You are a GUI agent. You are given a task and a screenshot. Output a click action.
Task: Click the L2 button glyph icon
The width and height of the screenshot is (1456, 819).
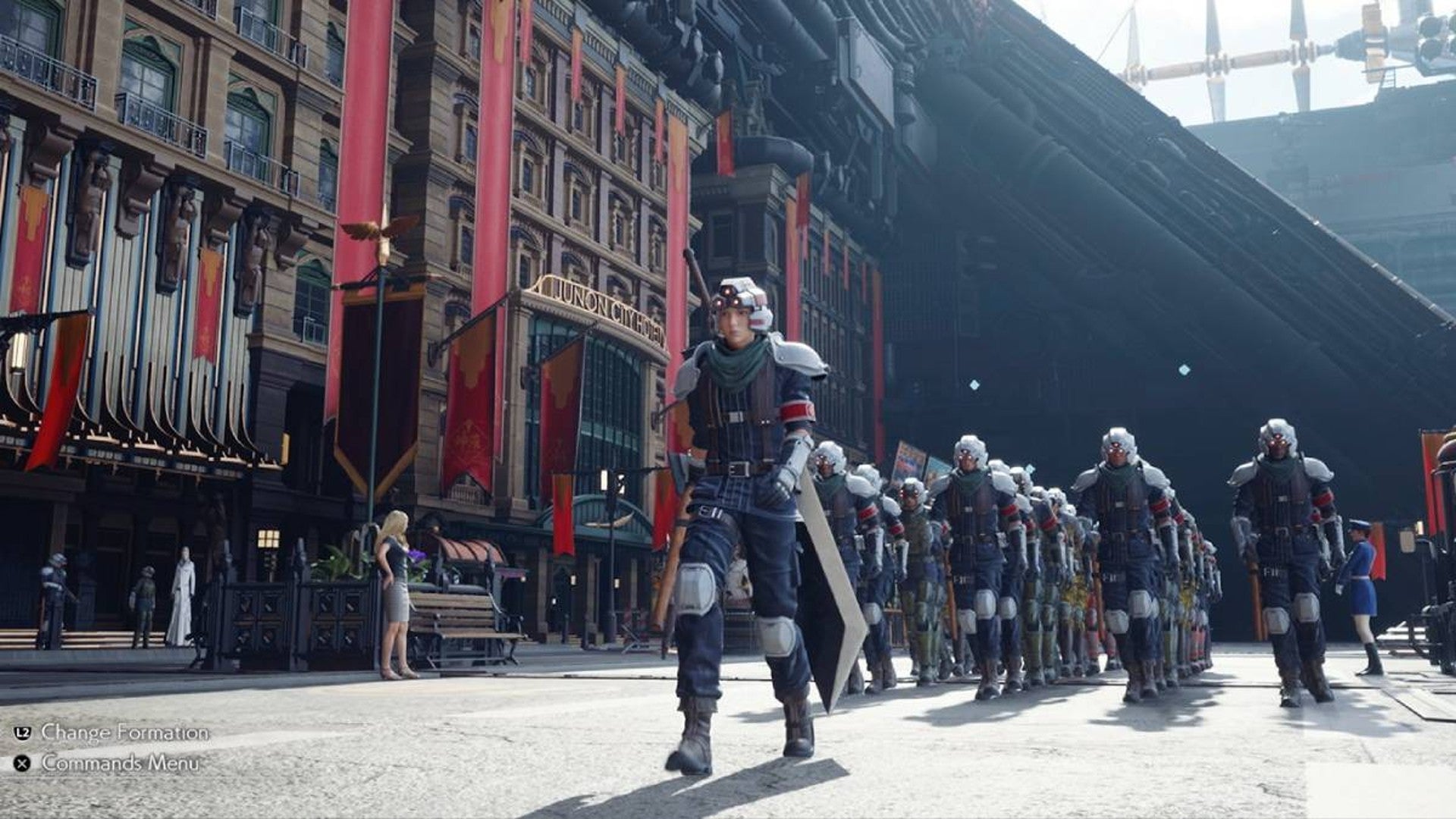pos(22,734)
